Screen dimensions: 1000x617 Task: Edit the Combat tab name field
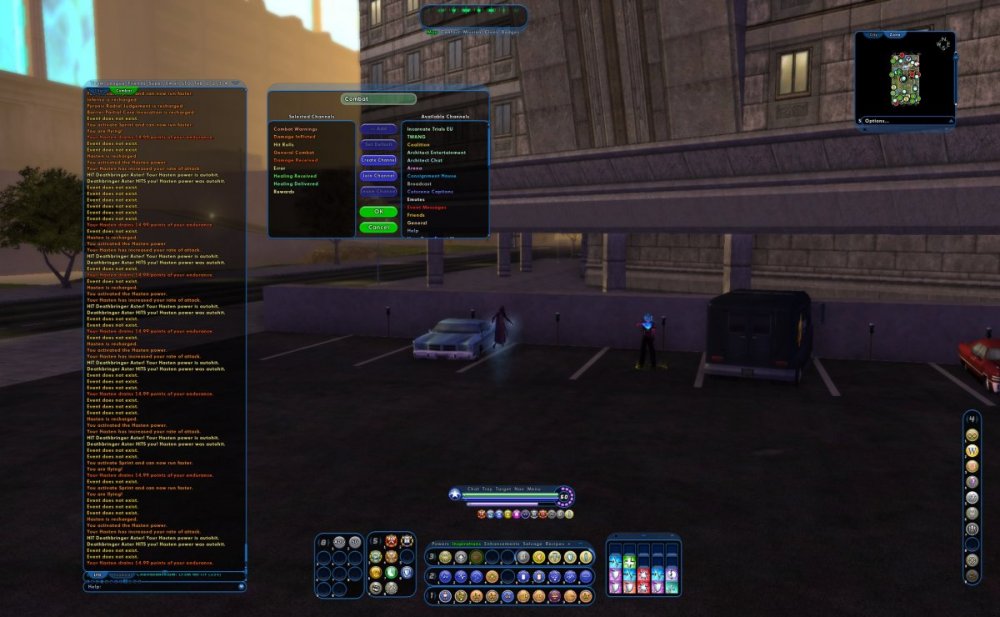[x=378, y=99]
